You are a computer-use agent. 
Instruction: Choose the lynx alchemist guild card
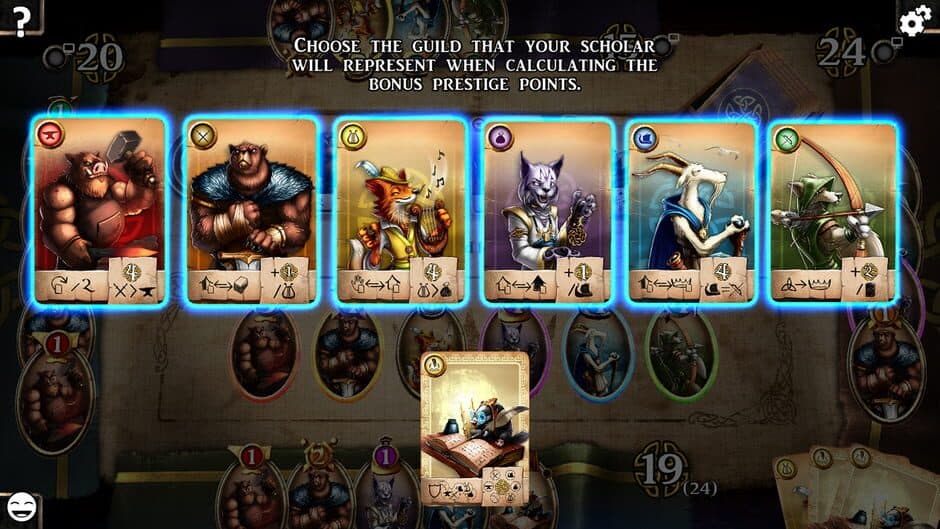548,209
